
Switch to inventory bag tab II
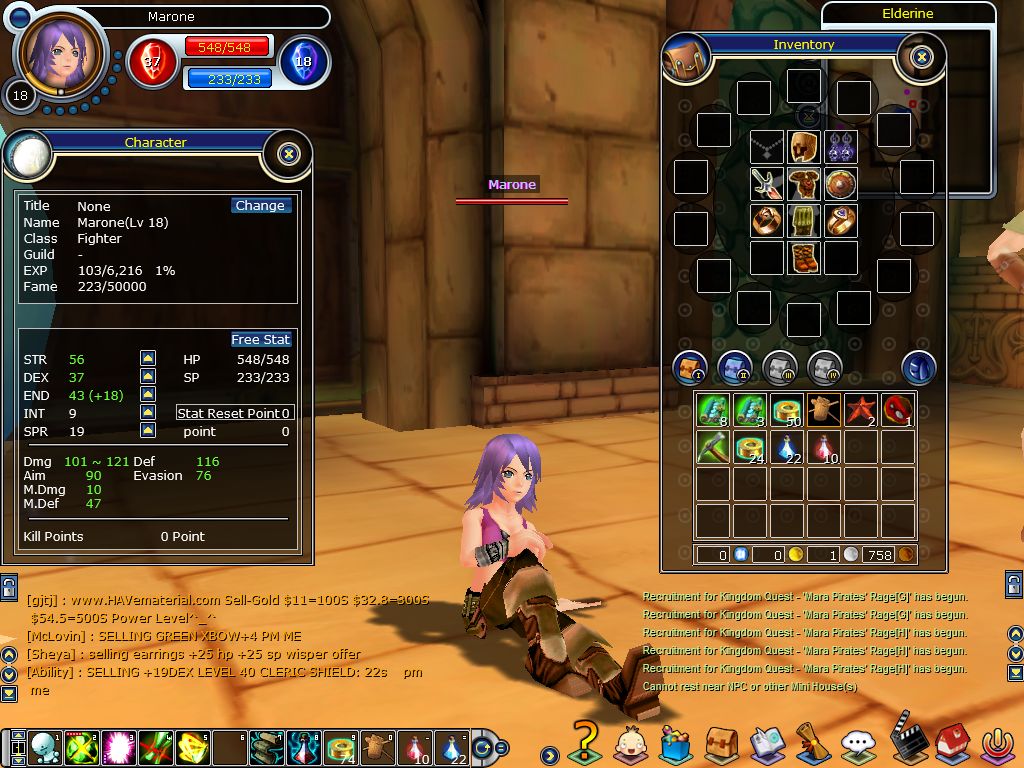point(735,367)
